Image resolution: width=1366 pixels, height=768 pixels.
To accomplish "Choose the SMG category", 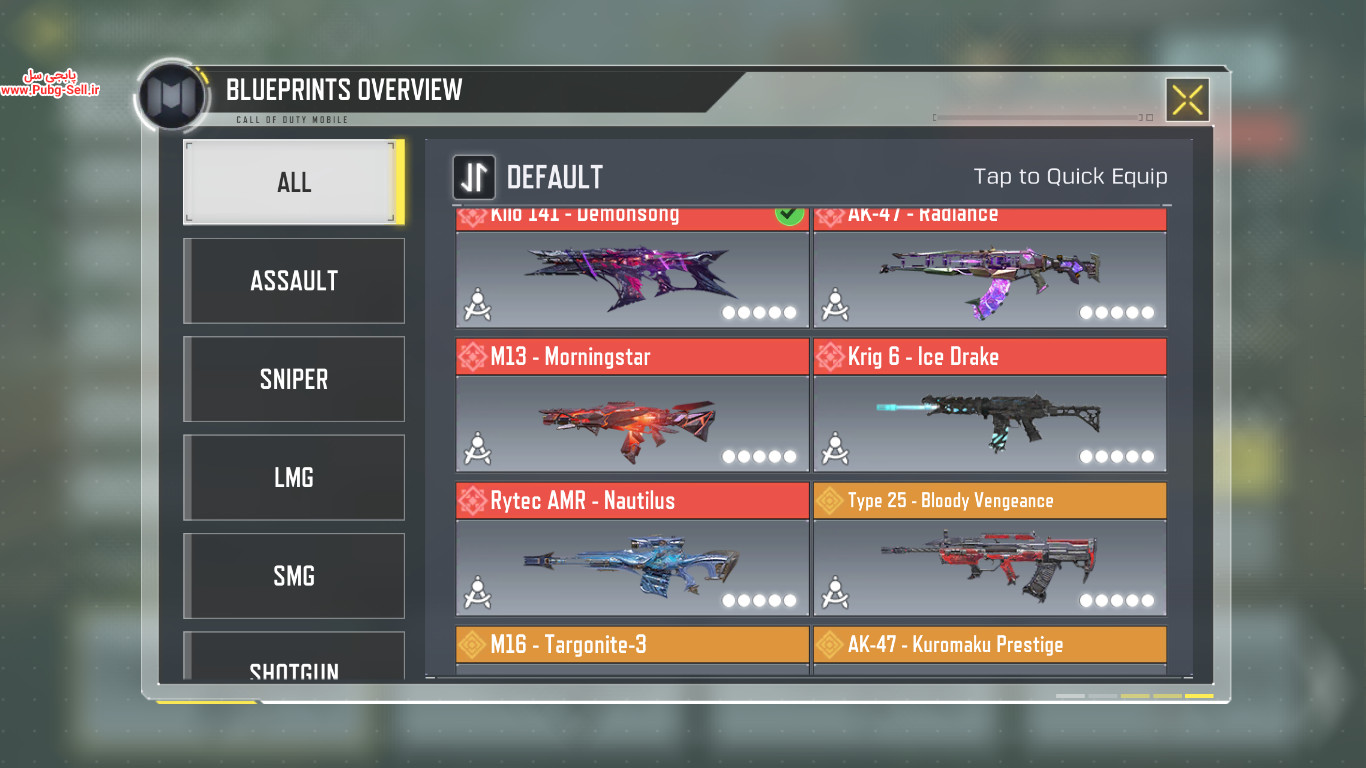I will pyautogui.click(x=293, y=576).
